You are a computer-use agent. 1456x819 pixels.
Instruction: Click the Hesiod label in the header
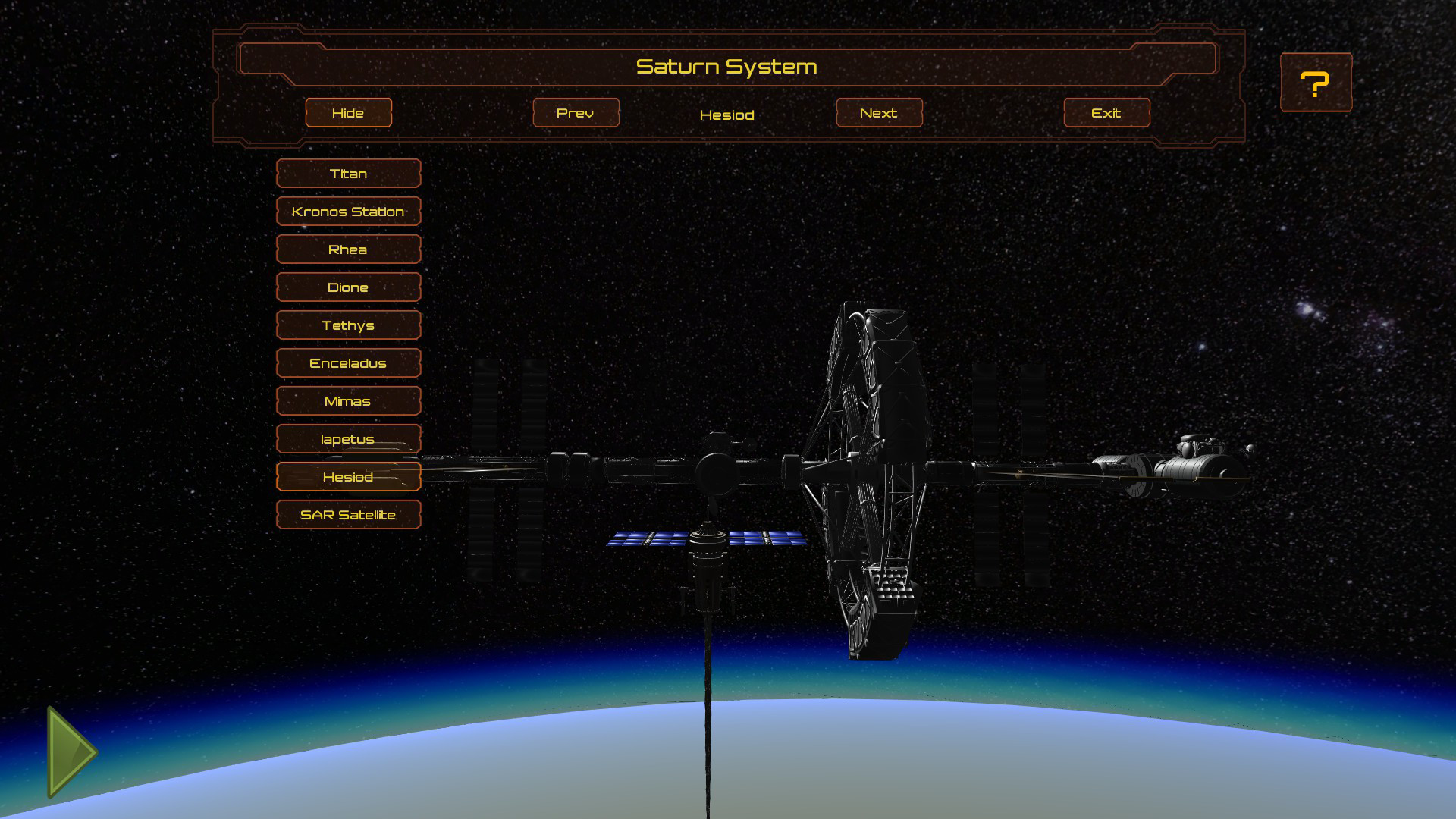[x=727, y=115]
